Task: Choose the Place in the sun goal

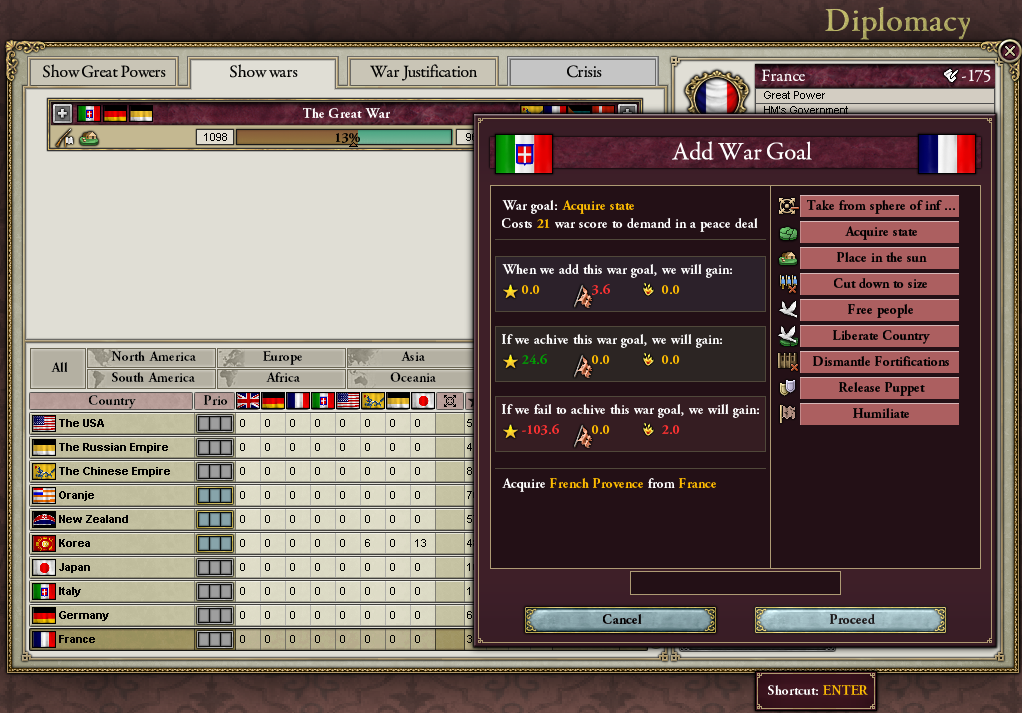Action: tap(880, 258)
